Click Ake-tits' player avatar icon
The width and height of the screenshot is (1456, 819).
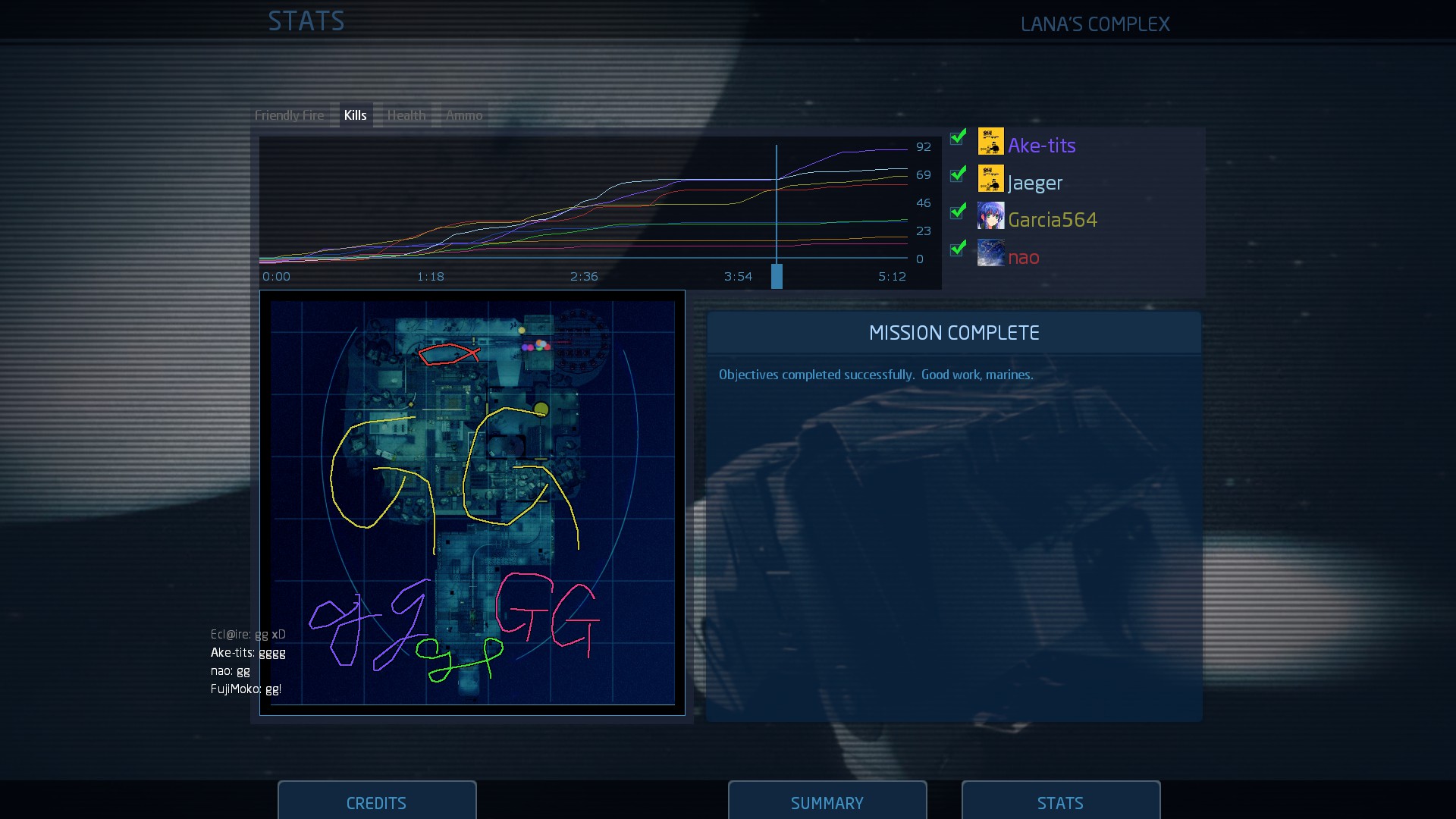[x=992, y=141]
